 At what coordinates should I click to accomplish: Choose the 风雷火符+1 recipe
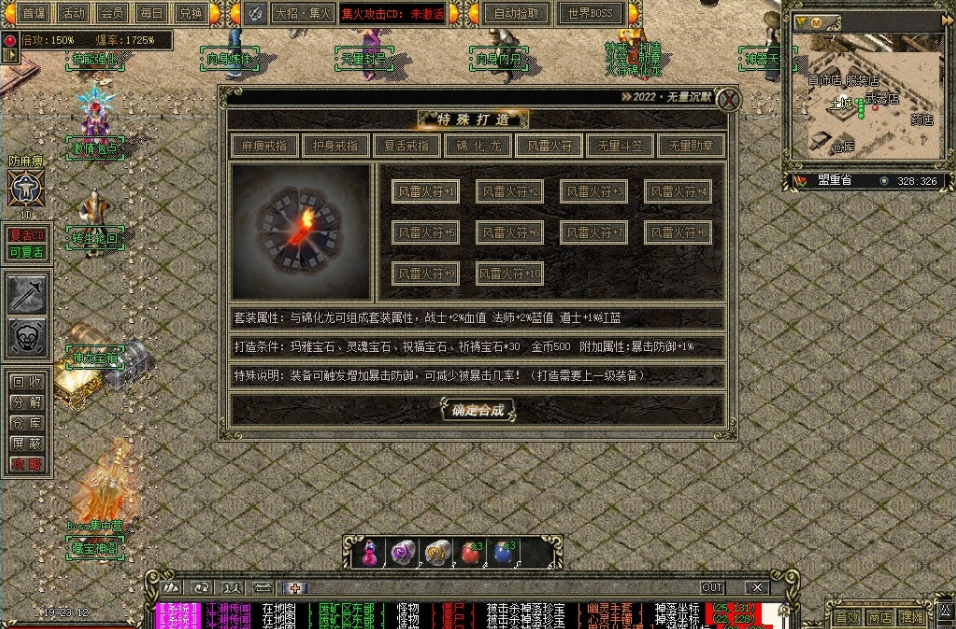tap(426, 191)
